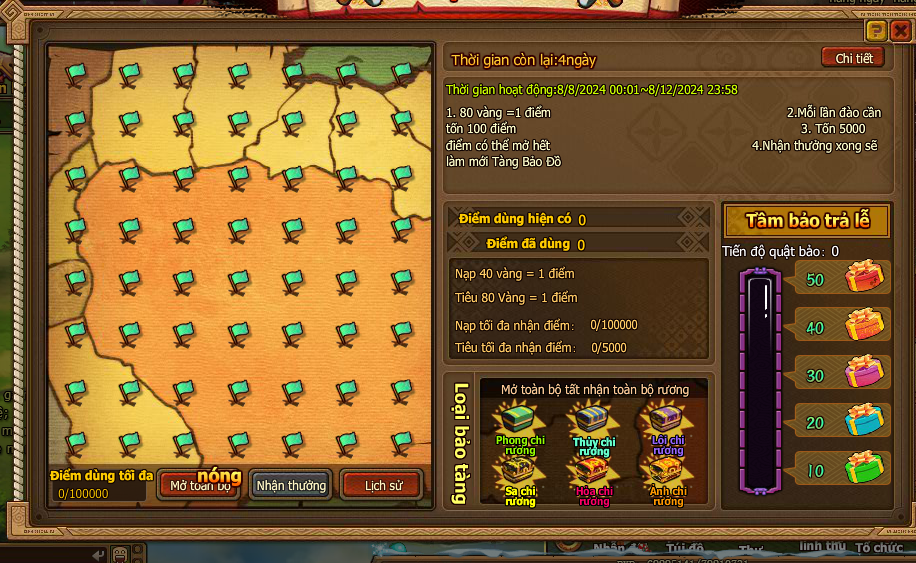The image size is (916, 563).
Task: Select the Thủy chi rương chest
Action: [594, 420]
